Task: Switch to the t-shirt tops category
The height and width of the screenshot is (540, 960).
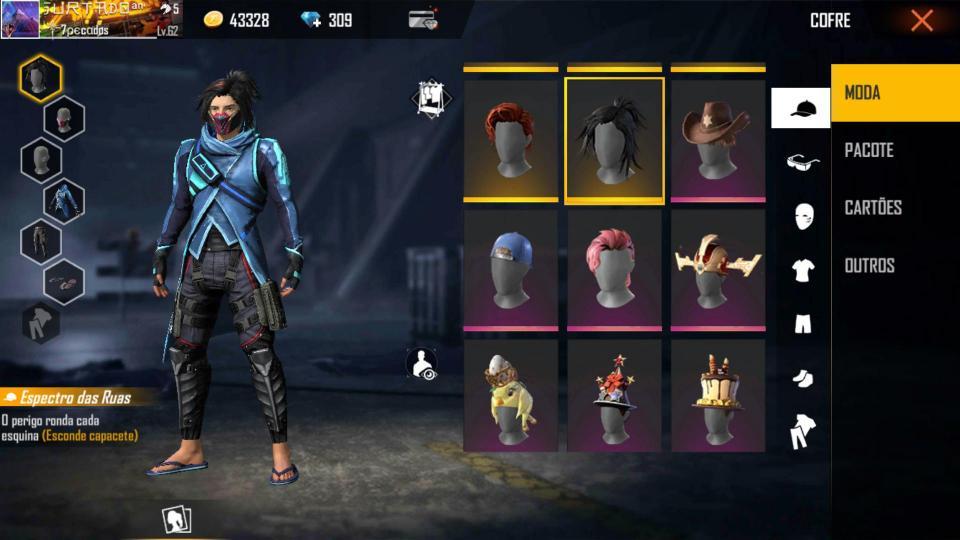Action: [802, 270]
